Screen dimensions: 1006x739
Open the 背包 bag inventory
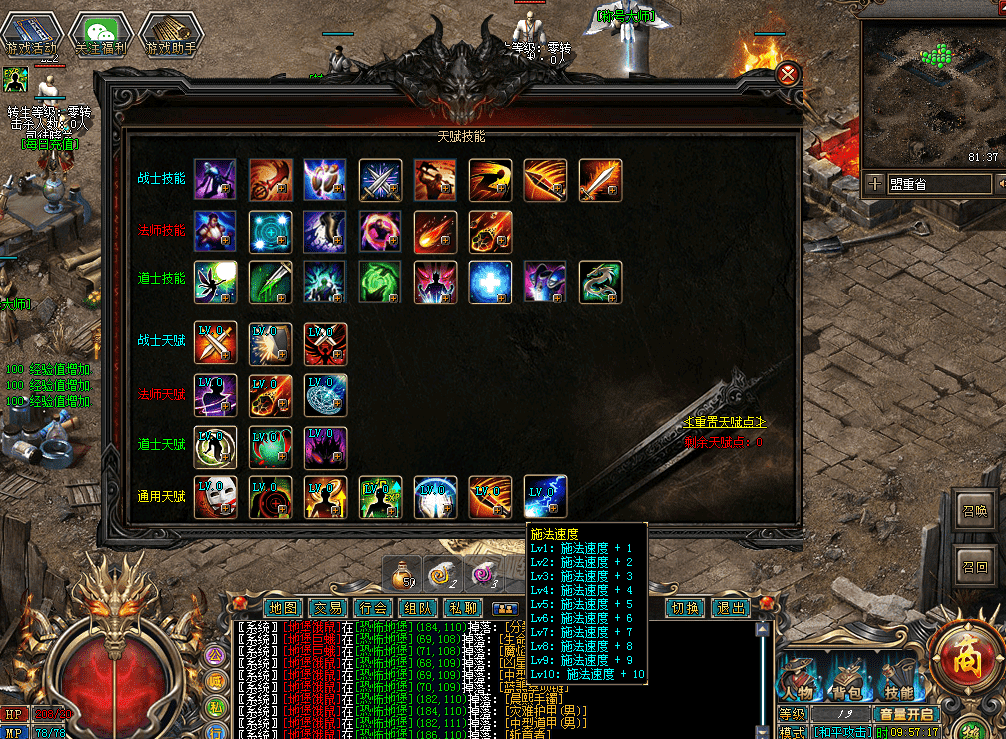[848, 681]
